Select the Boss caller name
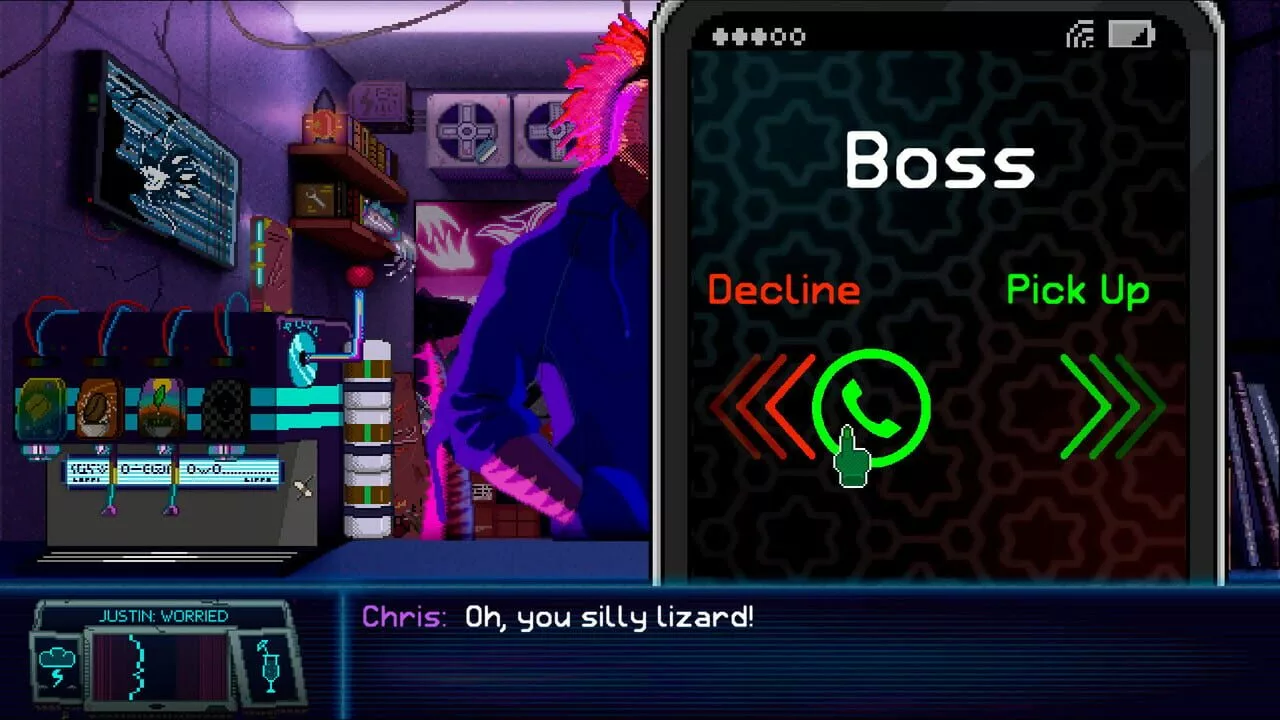The image size is (1280, 720). coord(942,158)
